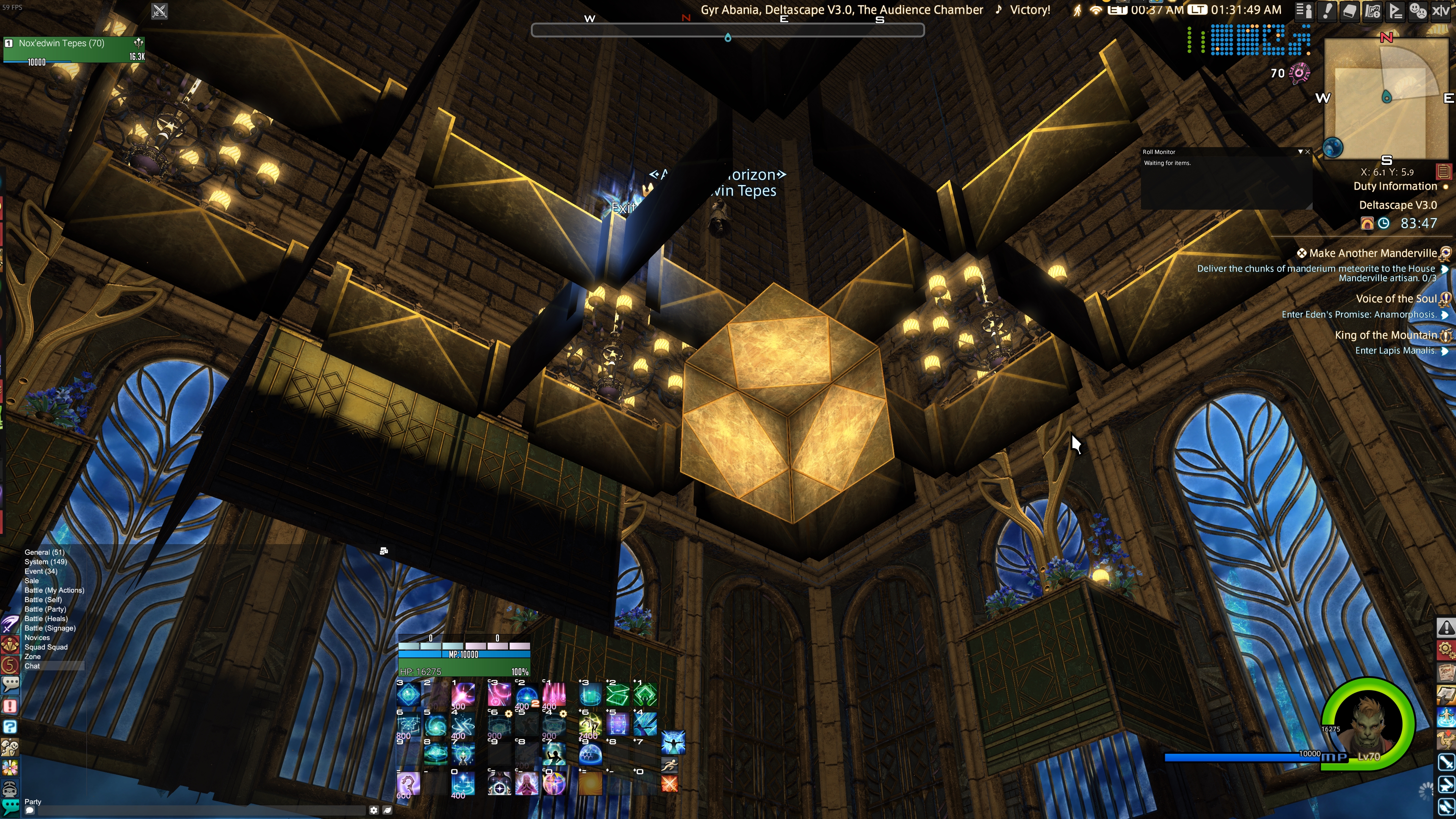Click the chat text input field
This screenshot has height=819, width=1456.
(x=198, y=810)
